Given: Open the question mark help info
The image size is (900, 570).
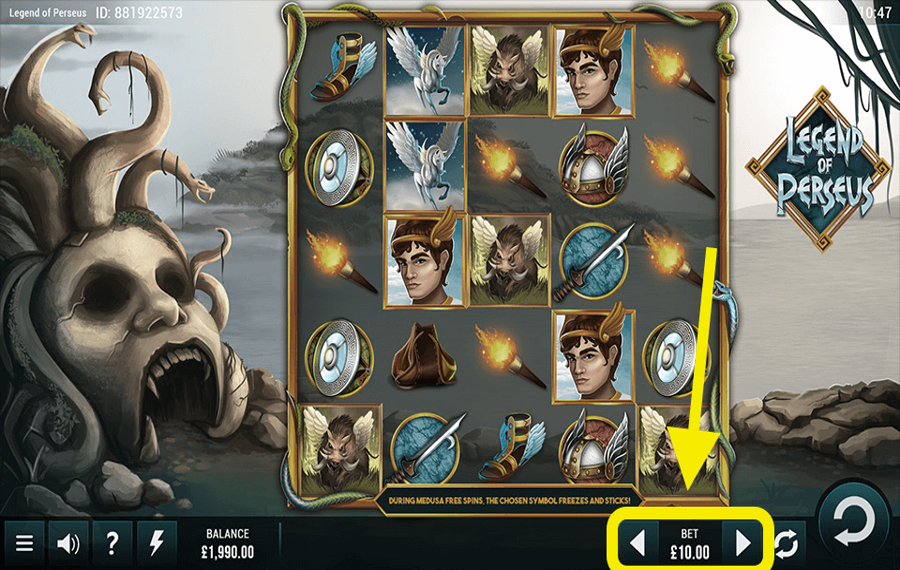Looking at the screenshot, I should [112, 543].
